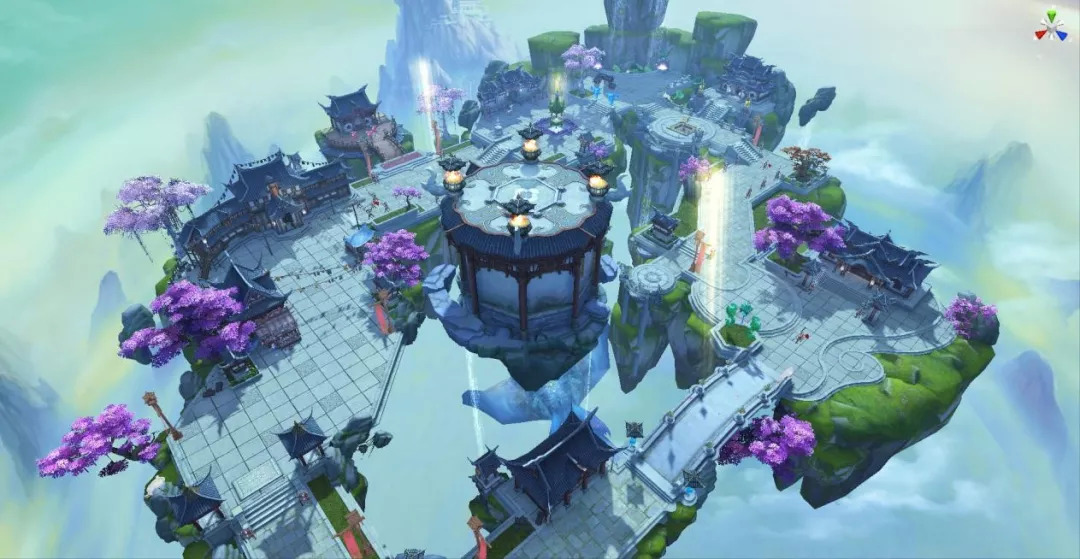This screenshot has width=1080, height=559.
Task: Click the green Y-axis cone of the orientation gizmo
Action: (x=1051, y=16)
